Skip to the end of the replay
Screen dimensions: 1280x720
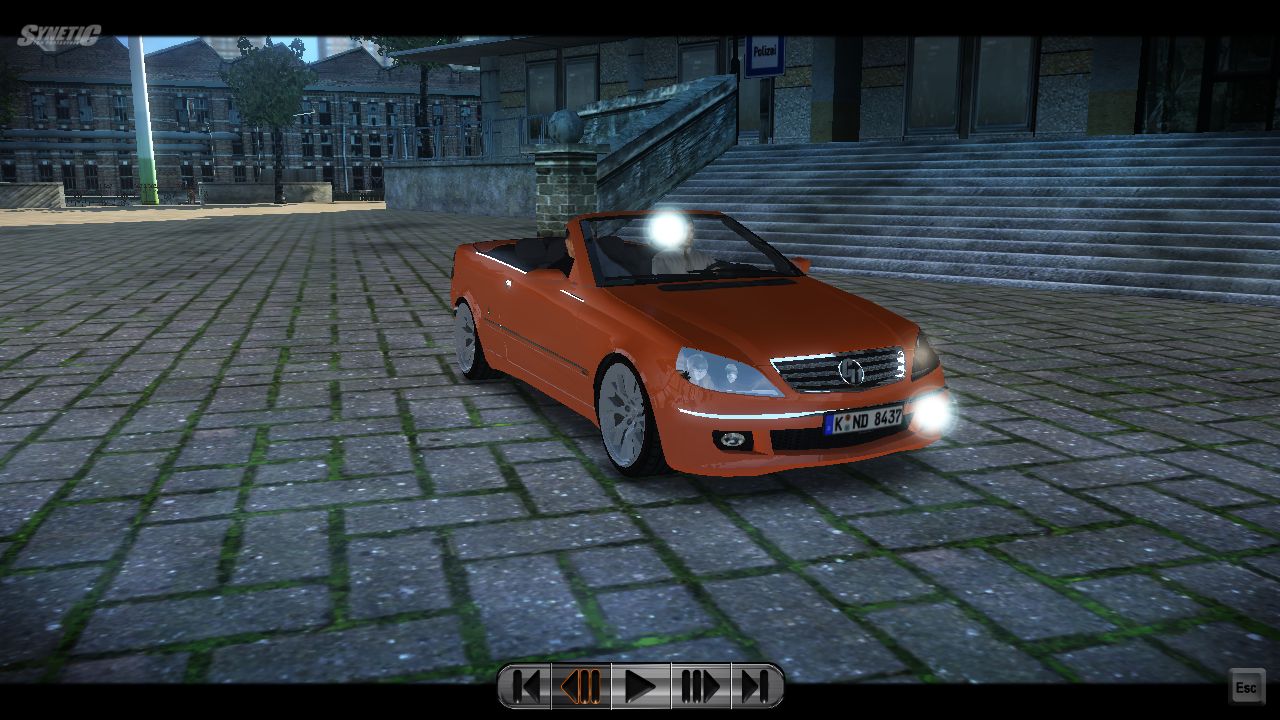[756, 686]
